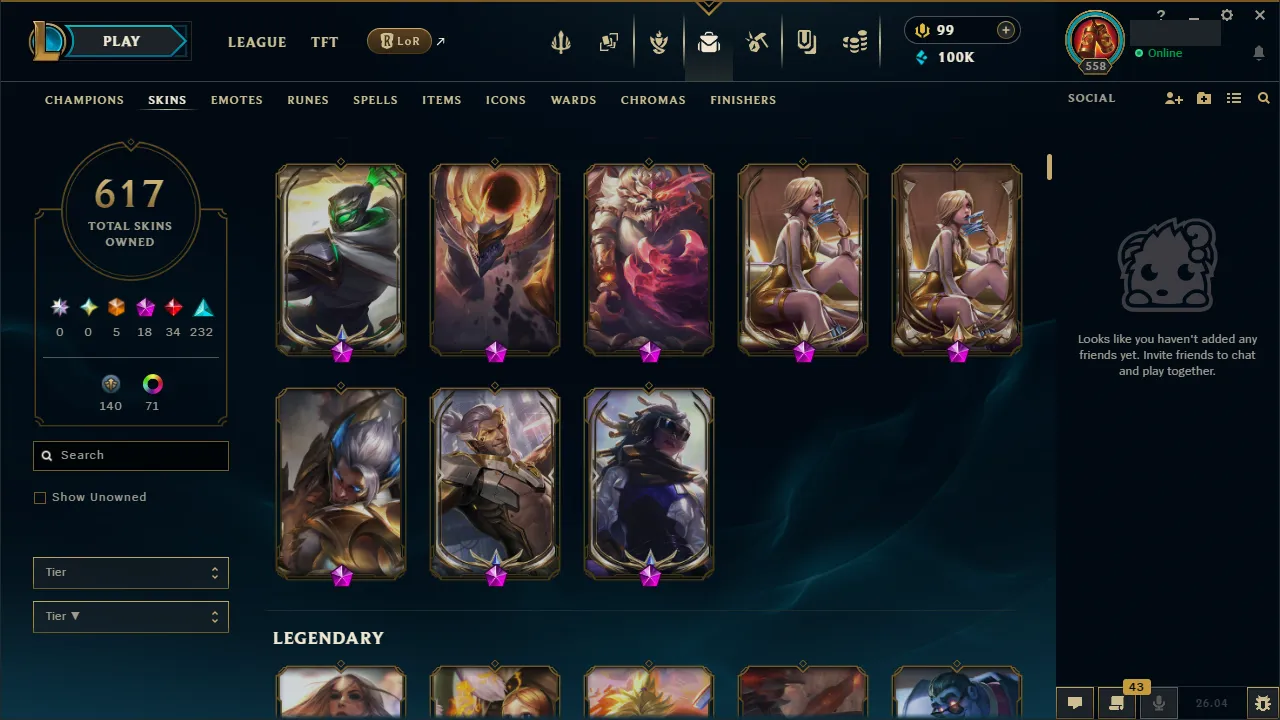Open chat with the speech bubble icon

coord(1074,703)
